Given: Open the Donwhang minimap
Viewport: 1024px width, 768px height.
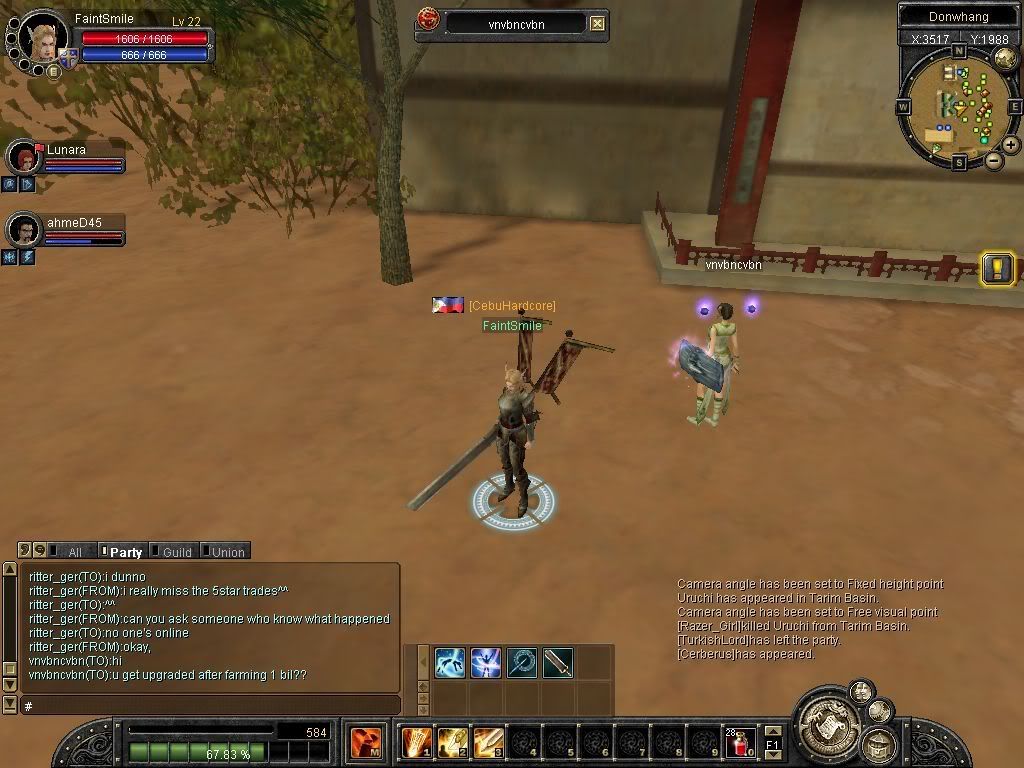Looking at the screenshot, I should (x=957, y=105).
